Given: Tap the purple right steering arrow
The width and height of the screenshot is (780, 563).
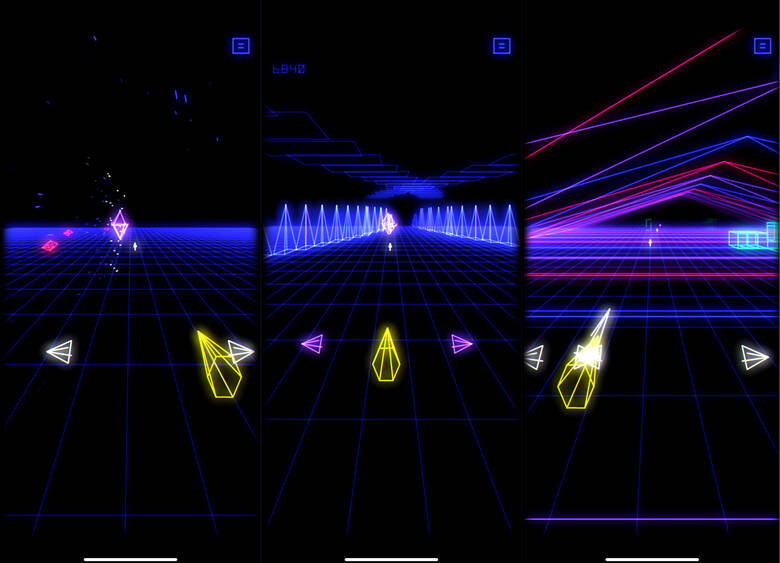Looking at the screenshot, I should pyautogui.click(x=461, y=344).
